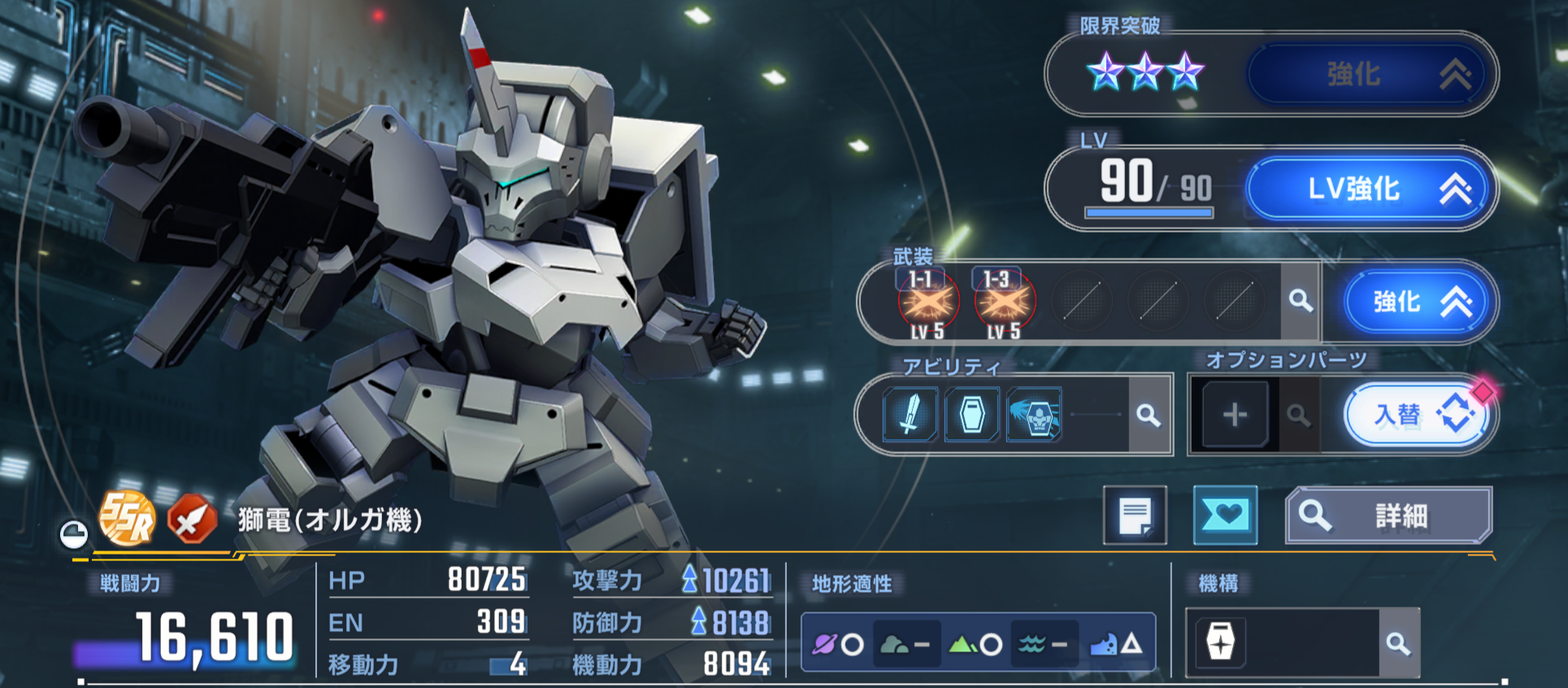The image size is (1568, 688).
Task: Toggle the heart favorite button
Action: [1225, 516]
